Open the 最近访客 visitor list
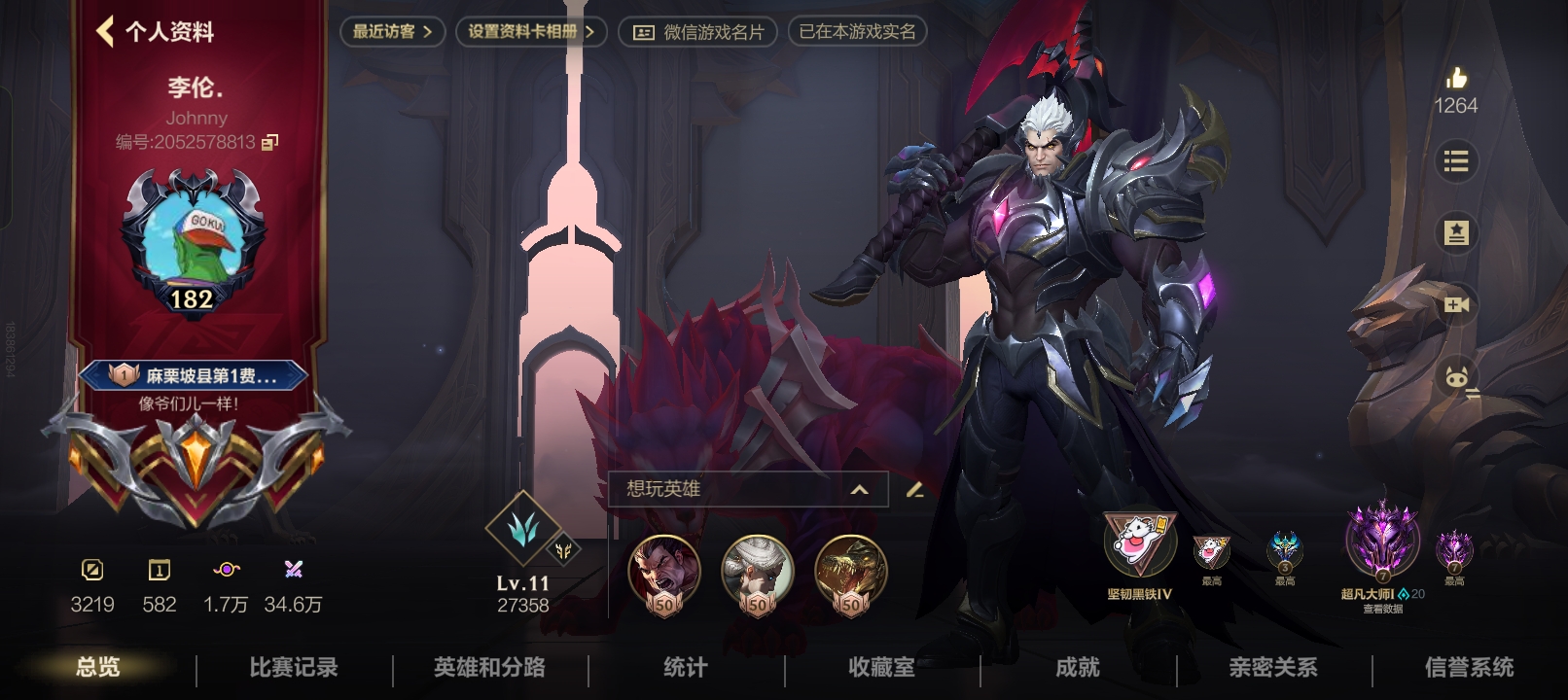The width and height of the screenshot is (1568, 700). coord(392,32)
